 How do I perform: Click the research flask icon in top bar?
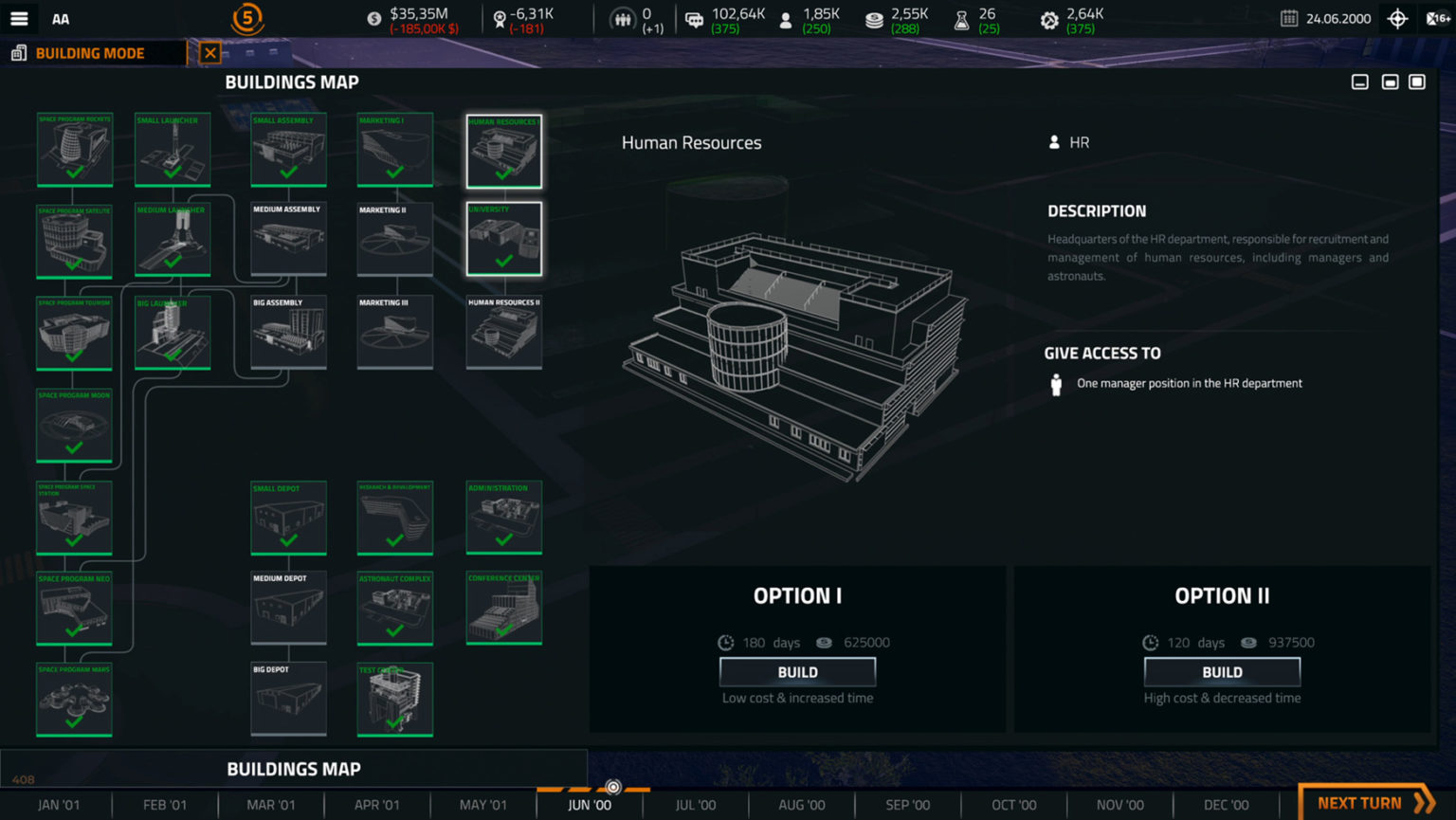[x=959, y=17]
